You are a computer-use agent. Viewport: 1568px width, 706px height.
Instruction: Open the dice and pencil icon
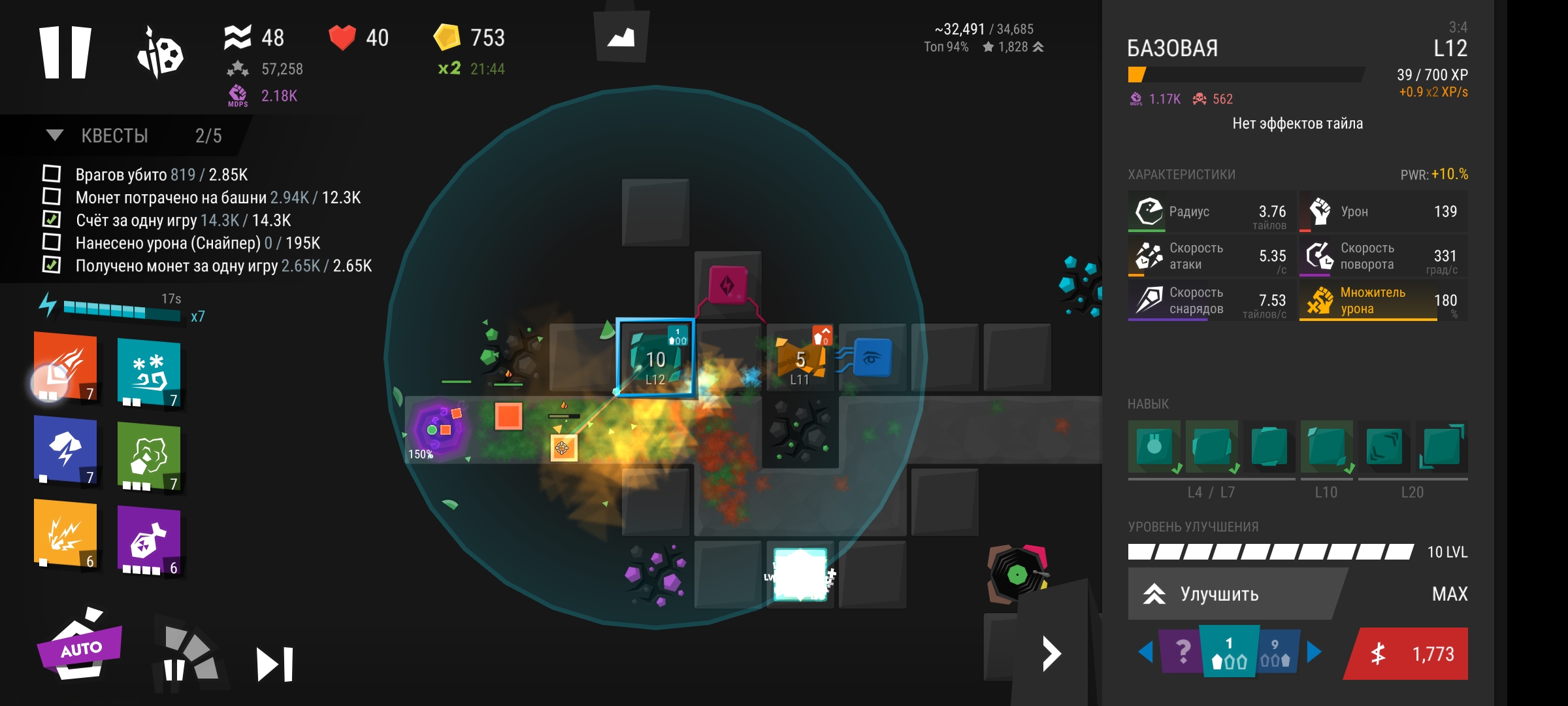(x=160, y=52)
